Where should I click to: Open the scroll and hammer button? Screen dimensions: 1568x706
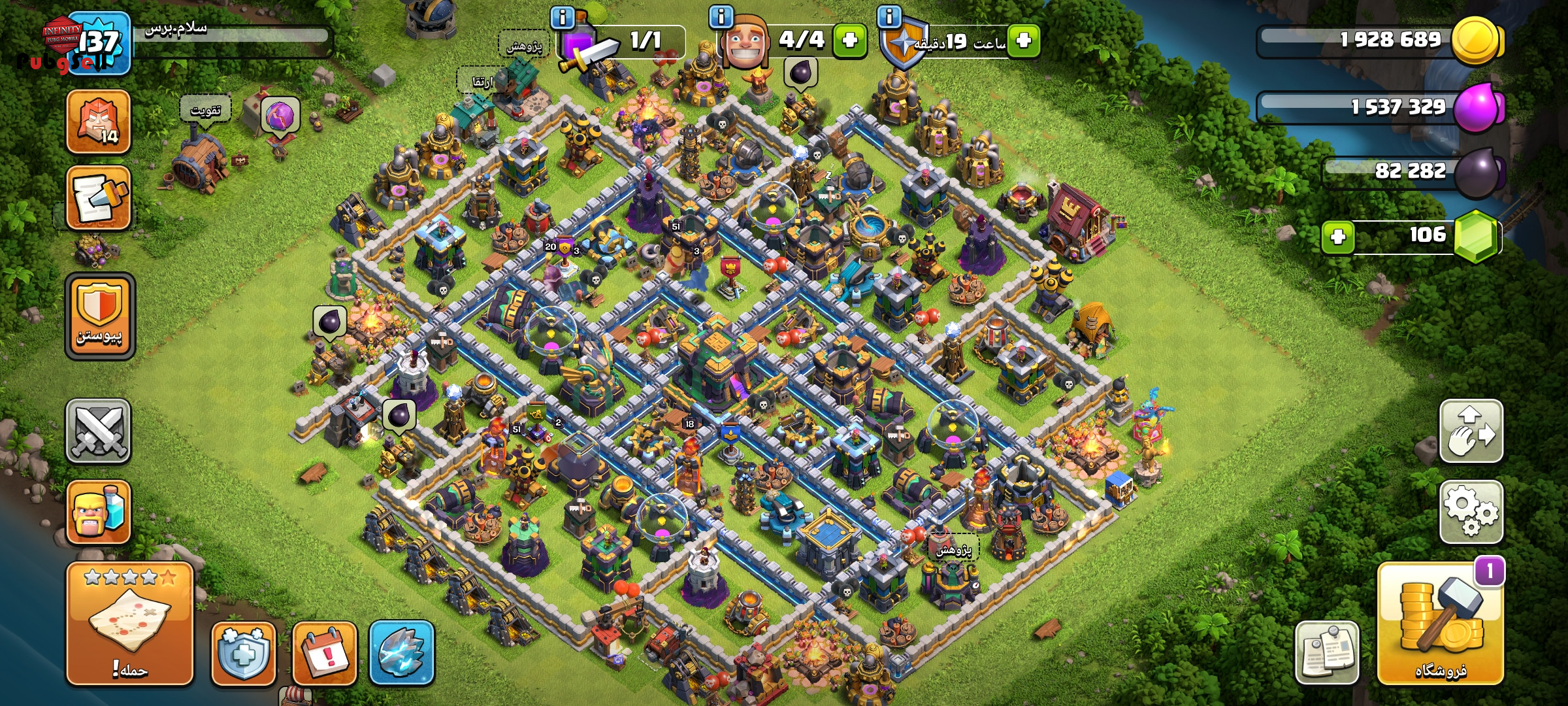click(x=99, y=197)
